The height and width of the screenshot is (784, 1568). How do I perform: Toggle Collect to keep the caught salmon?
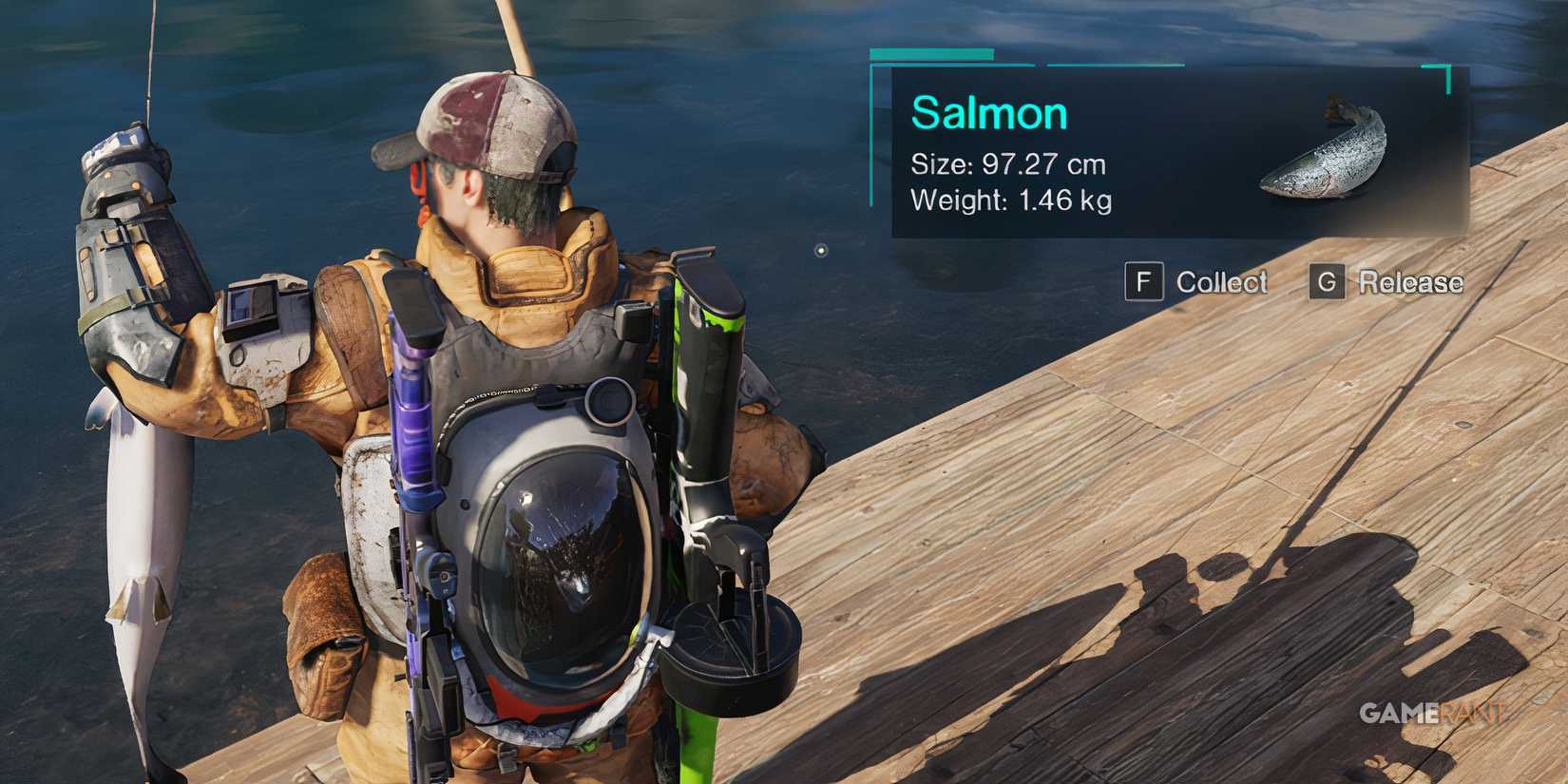(1220, 282)
